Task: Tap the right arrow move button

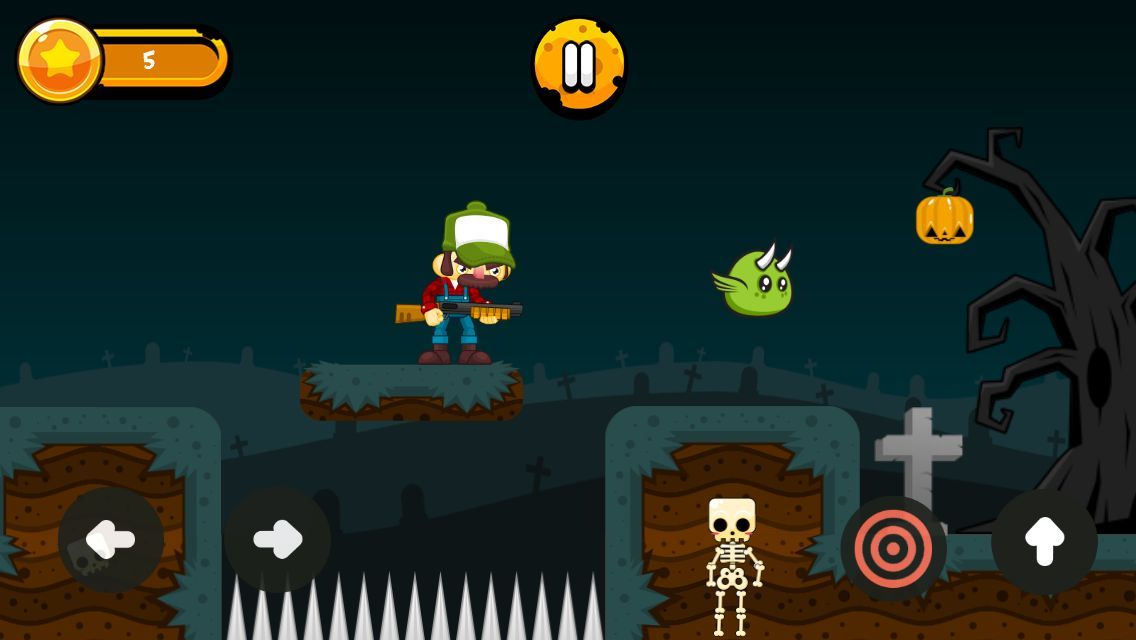Action: pyautogui.click(x=277, y=540)
